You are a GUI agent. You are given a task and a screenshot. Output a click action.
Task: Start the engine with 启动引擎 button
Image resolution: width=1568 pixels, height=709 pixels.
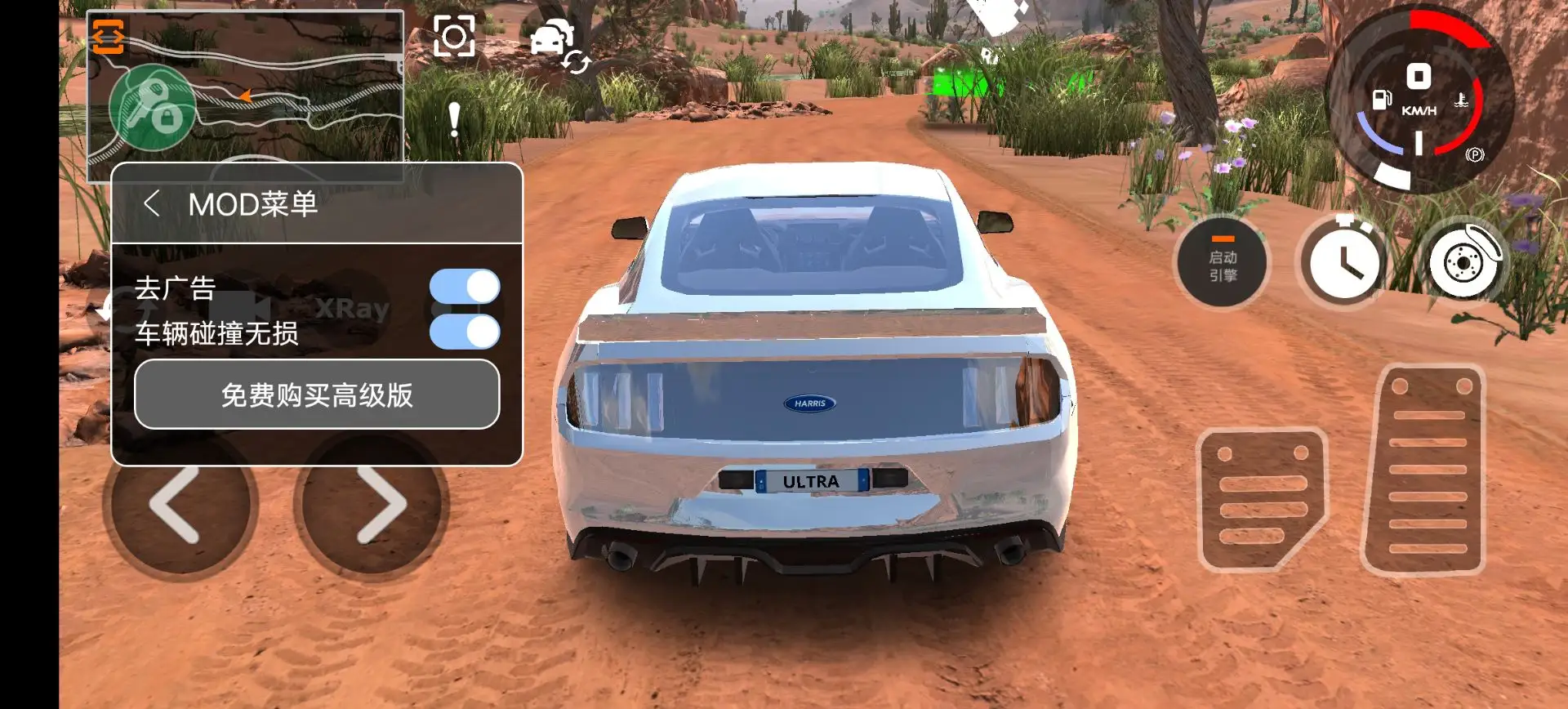pyautogui.click(x=1222, y=264)
